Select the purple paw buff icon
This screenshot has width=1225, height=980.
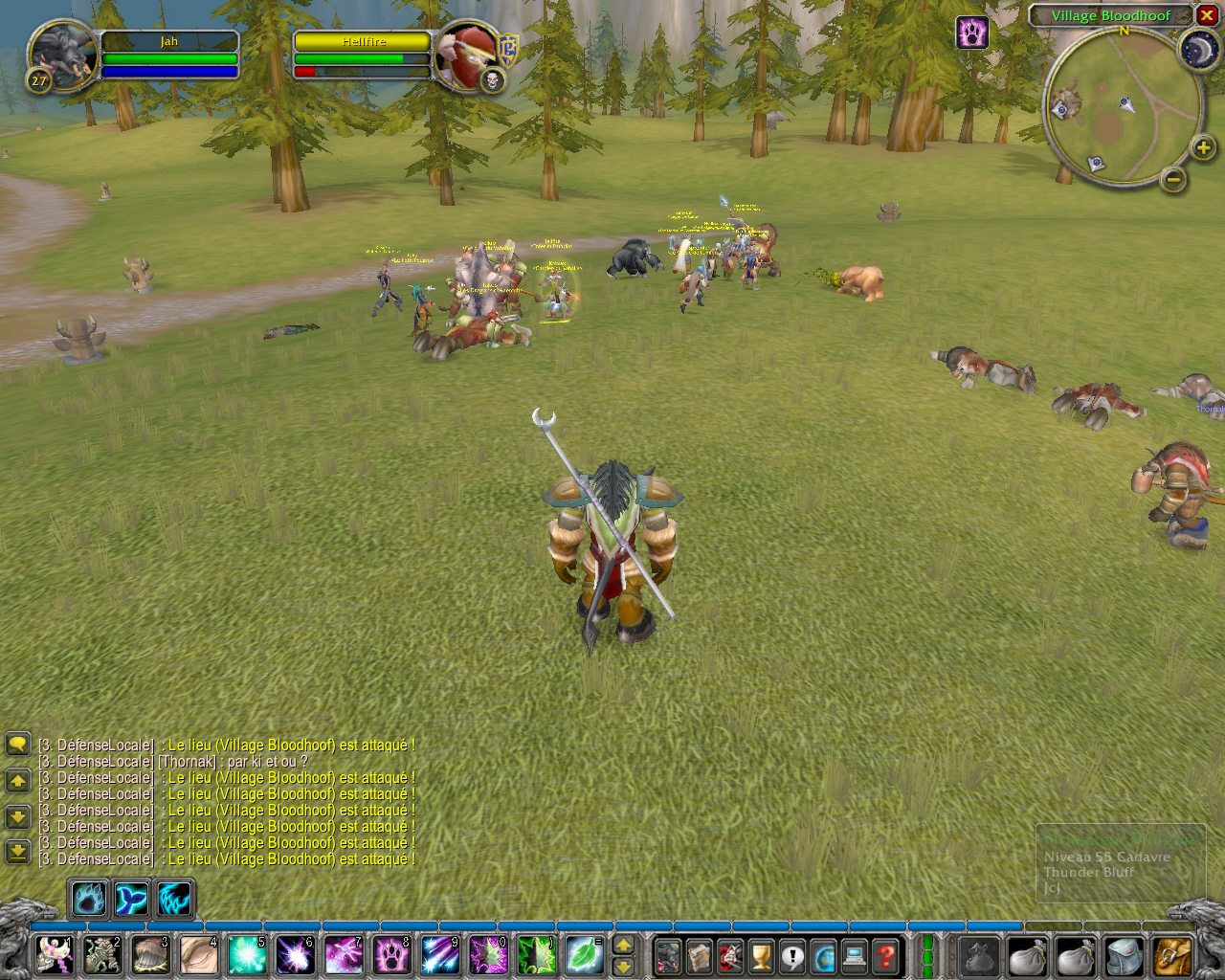pos(972,33)
